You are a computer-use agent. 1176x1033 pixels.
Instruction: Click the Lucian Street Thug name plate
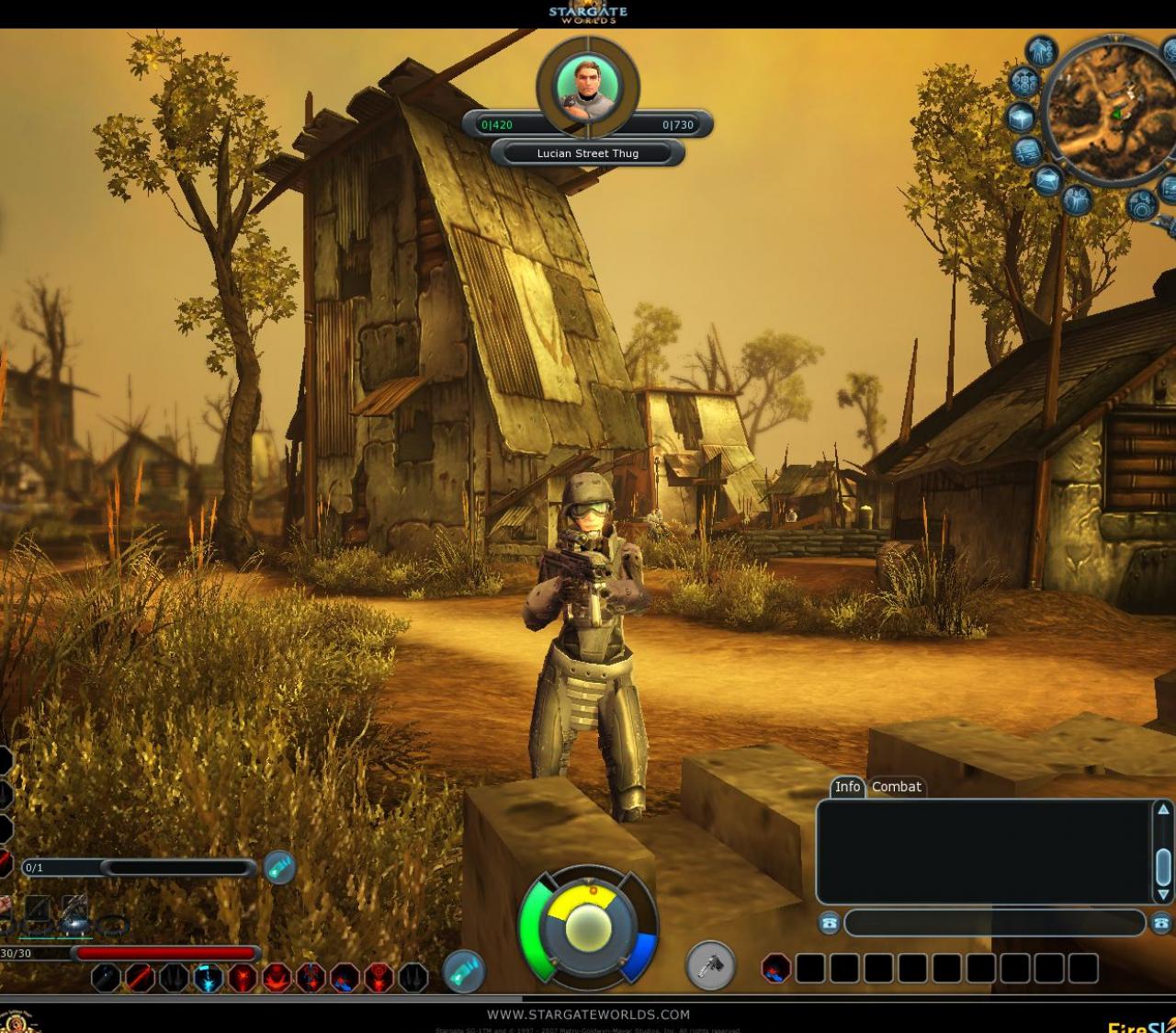[x=586, y=153]
